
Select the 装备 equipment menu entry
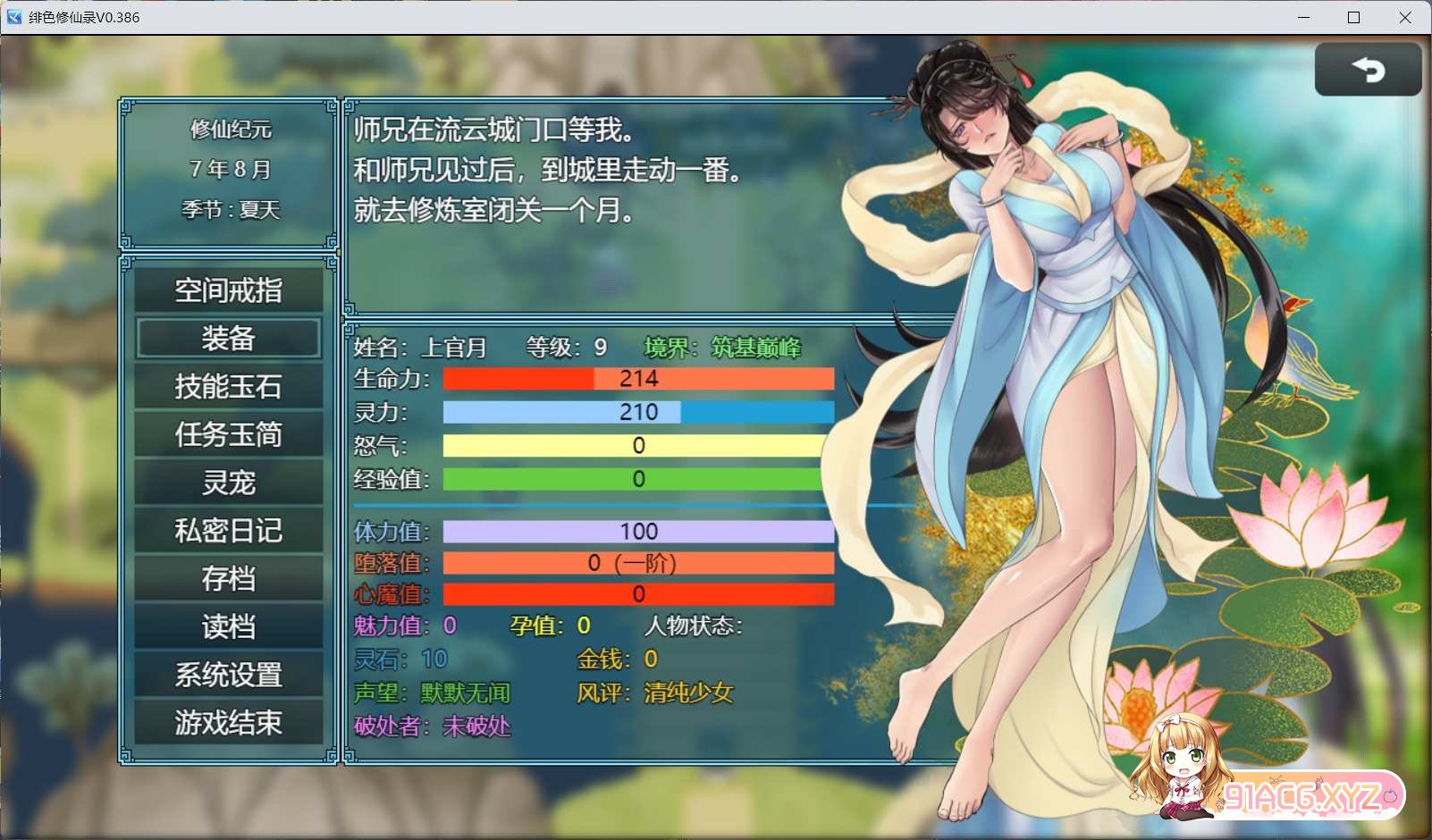(x=228, y=338)
